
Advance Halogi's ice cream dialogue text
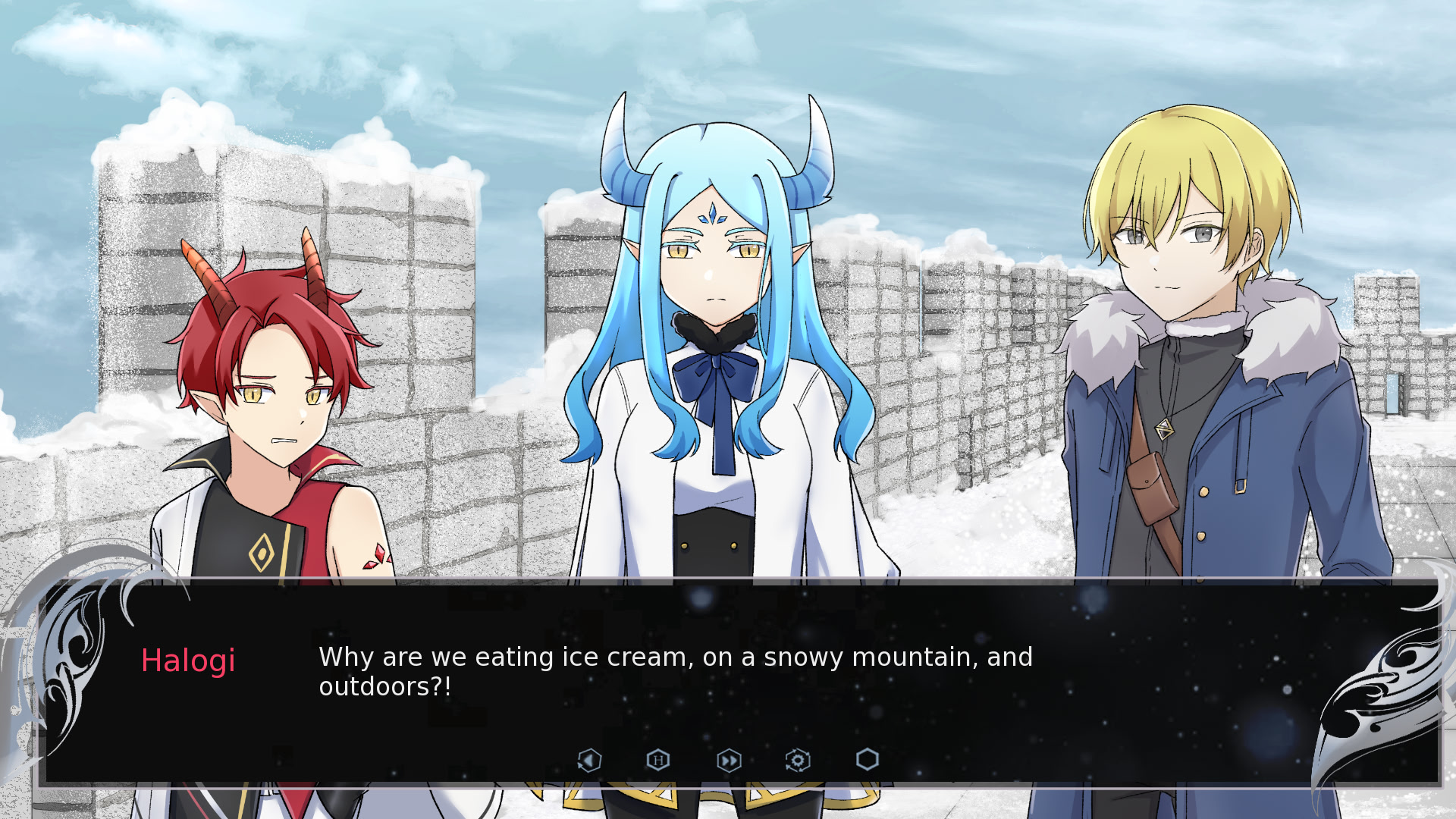point(675,671)
